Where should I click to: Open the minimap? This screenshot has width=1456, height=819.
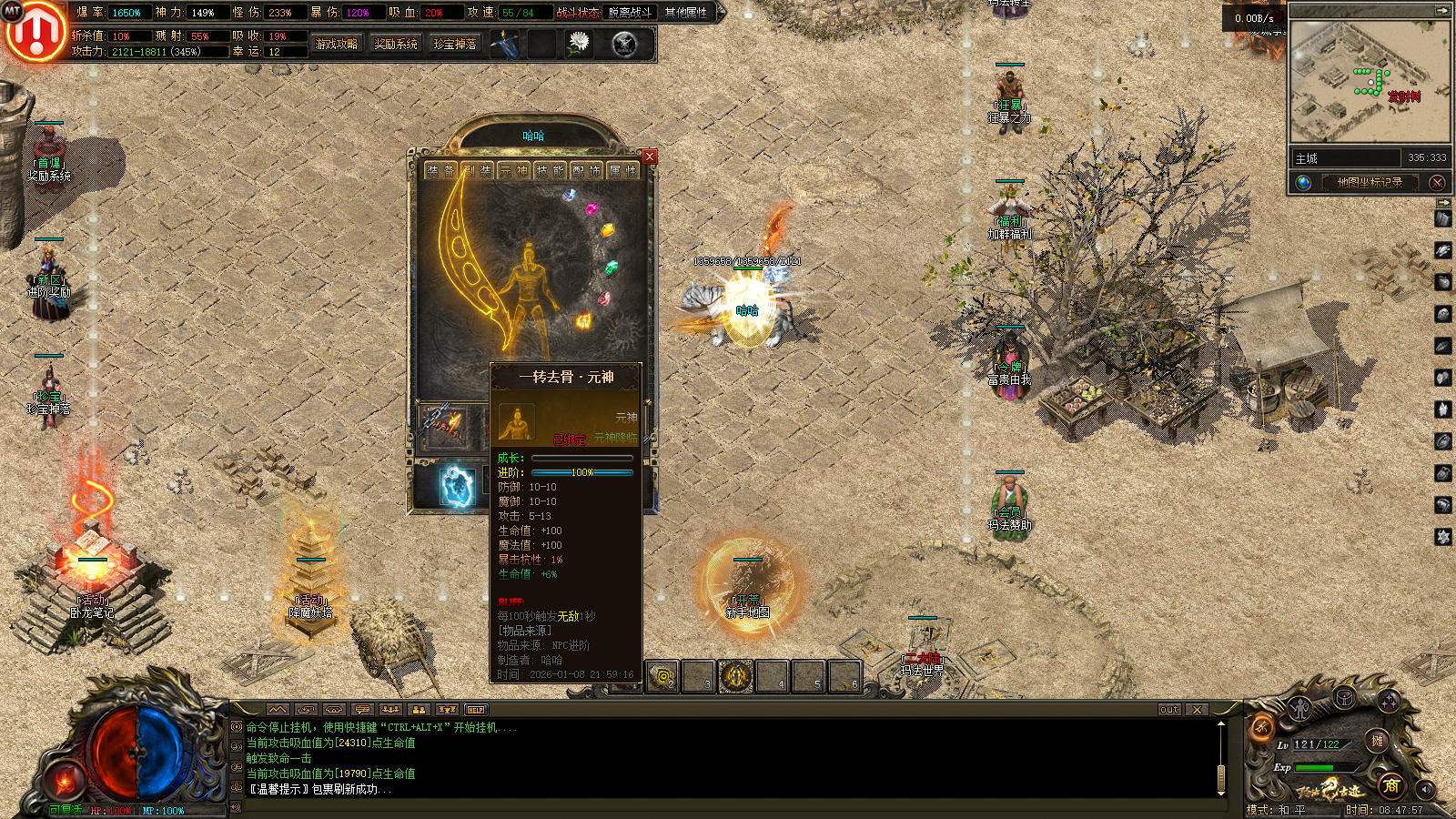coord(1370,82)
